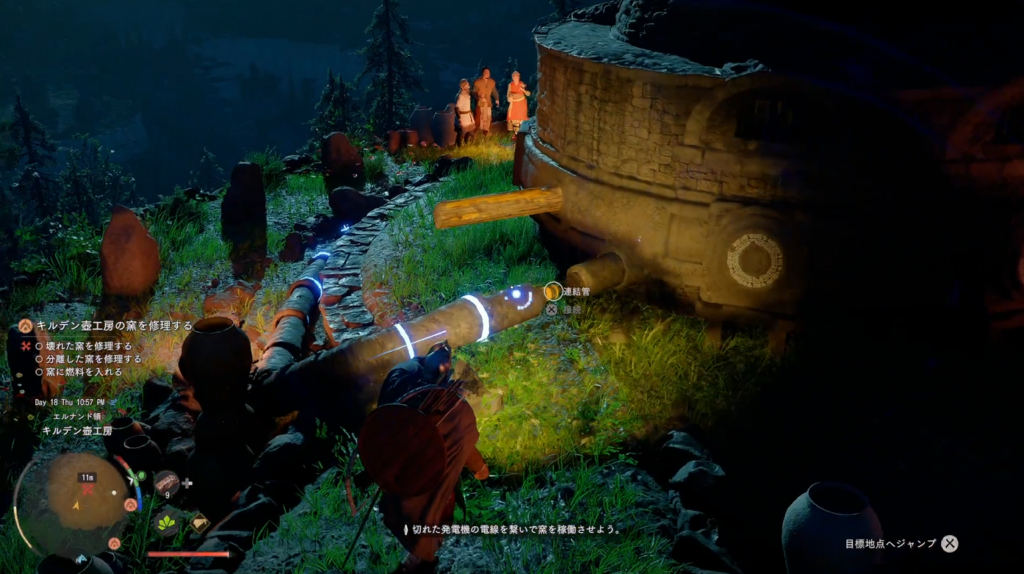Select the quest title キルデン壺工房の窯を修理する
This screenshot has width=1024, height=574.
click(x=114, y=325)
